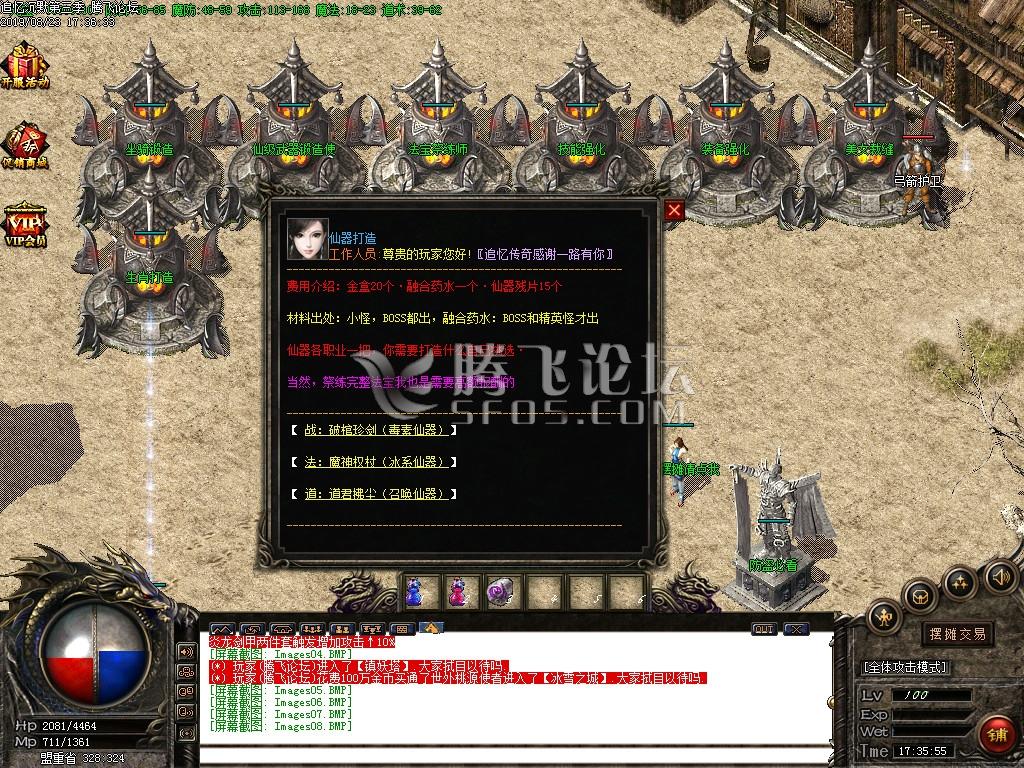Image resolution: width=1024 pixels, height=768 pixels.
Task: Click the OUT button above chat
Action: (764, 629)
